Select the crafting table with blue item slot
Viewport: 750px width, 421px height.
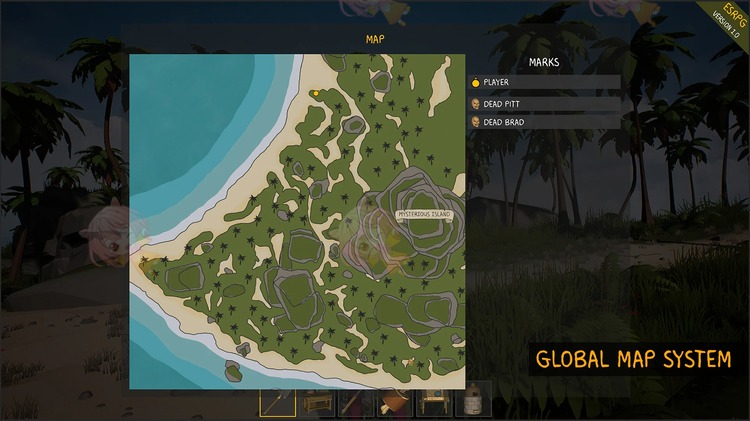(x=434, y=402)
